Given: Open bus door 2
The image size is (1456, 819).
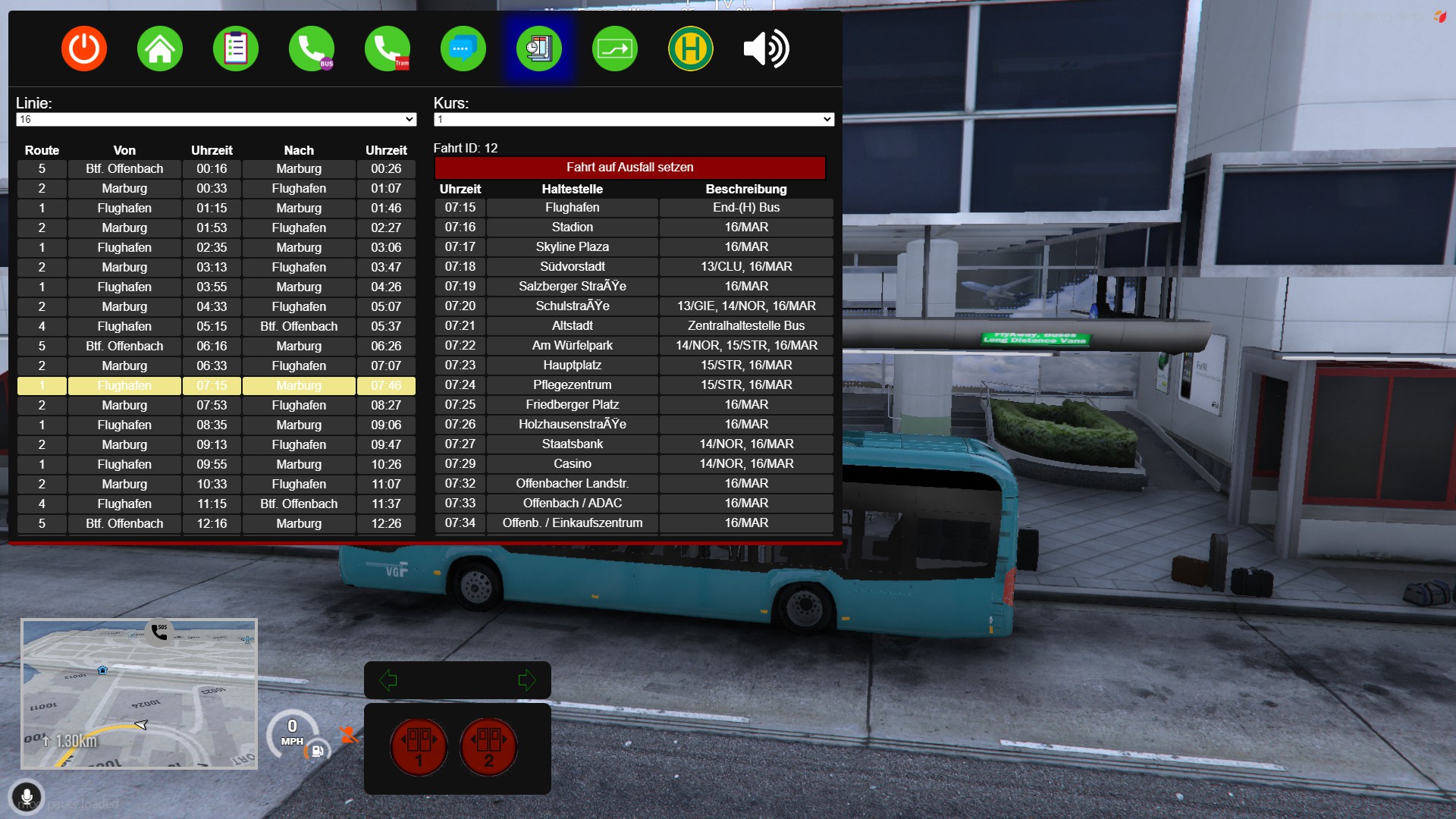Looking at the screenshot, I should [x=488, y=747].
